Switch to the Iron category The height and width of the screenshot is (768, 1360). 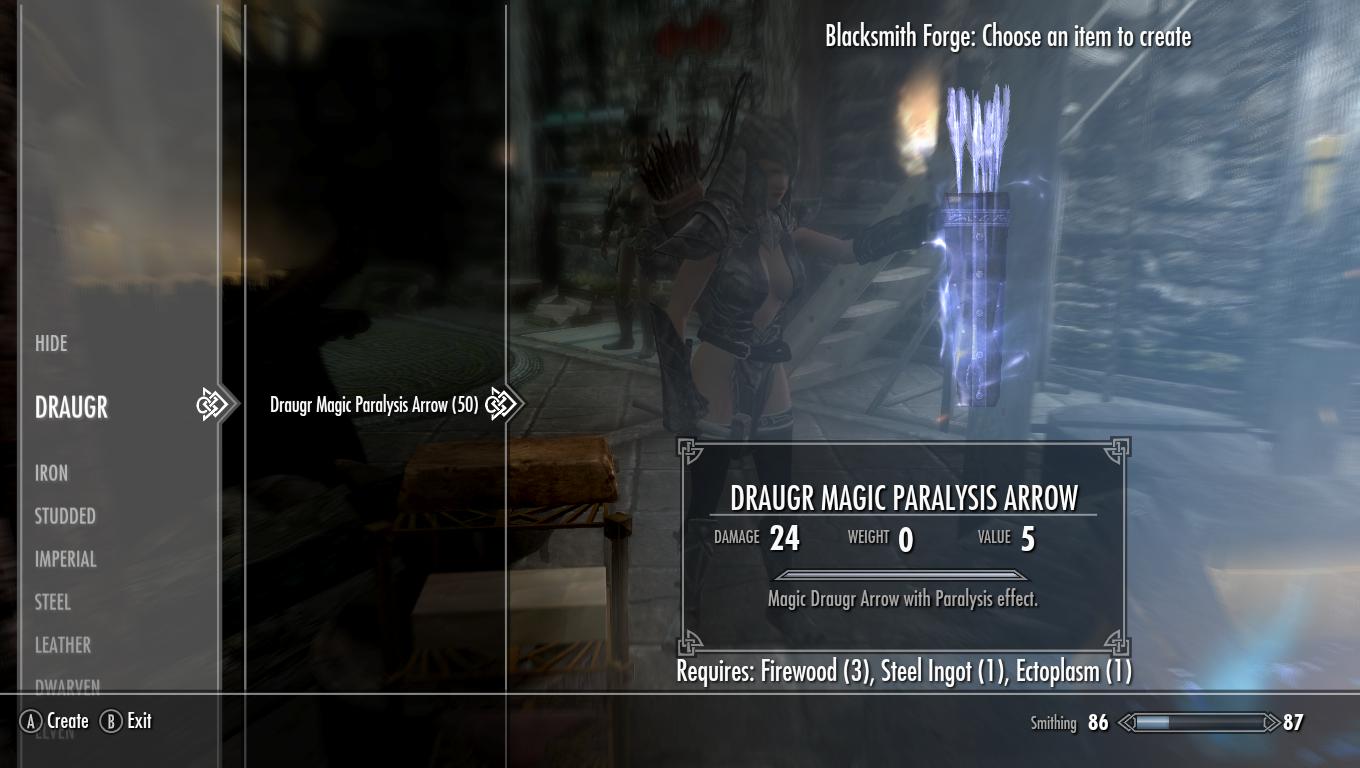[52, 473]
